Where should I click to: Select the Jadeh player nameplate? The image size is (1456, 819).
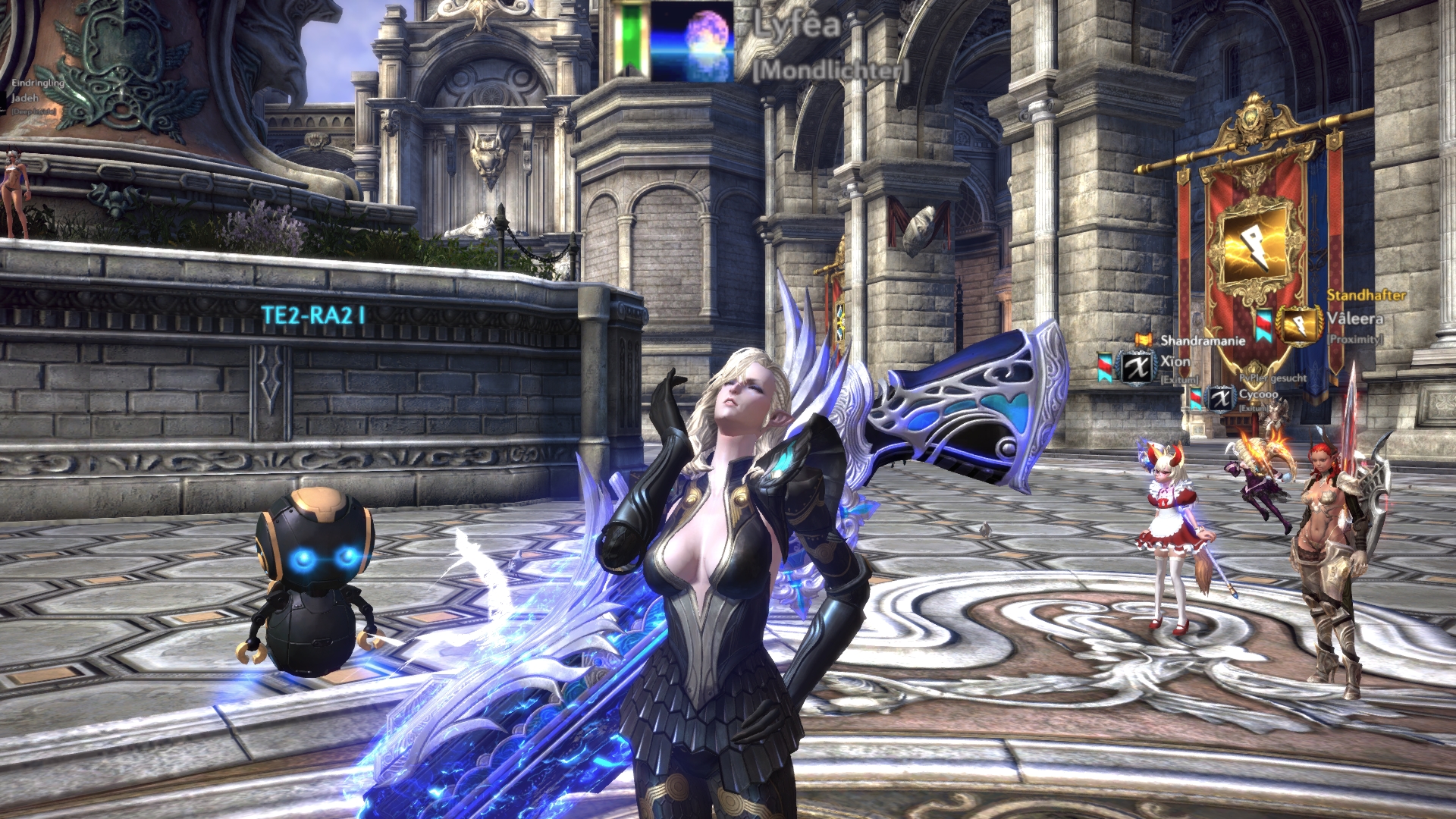point(24,98)
